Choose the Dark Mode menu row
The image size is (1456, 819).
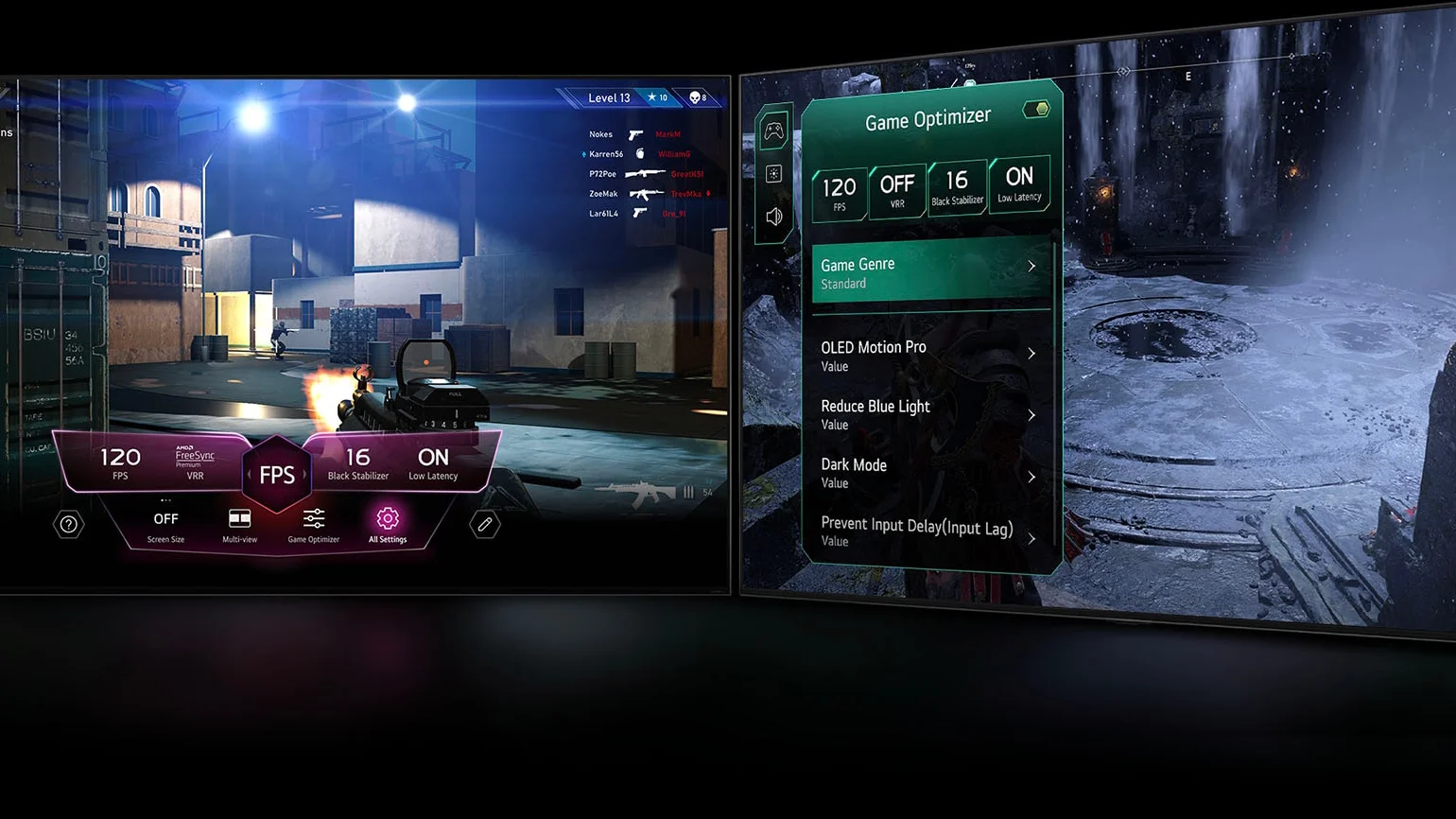(929, 473)
